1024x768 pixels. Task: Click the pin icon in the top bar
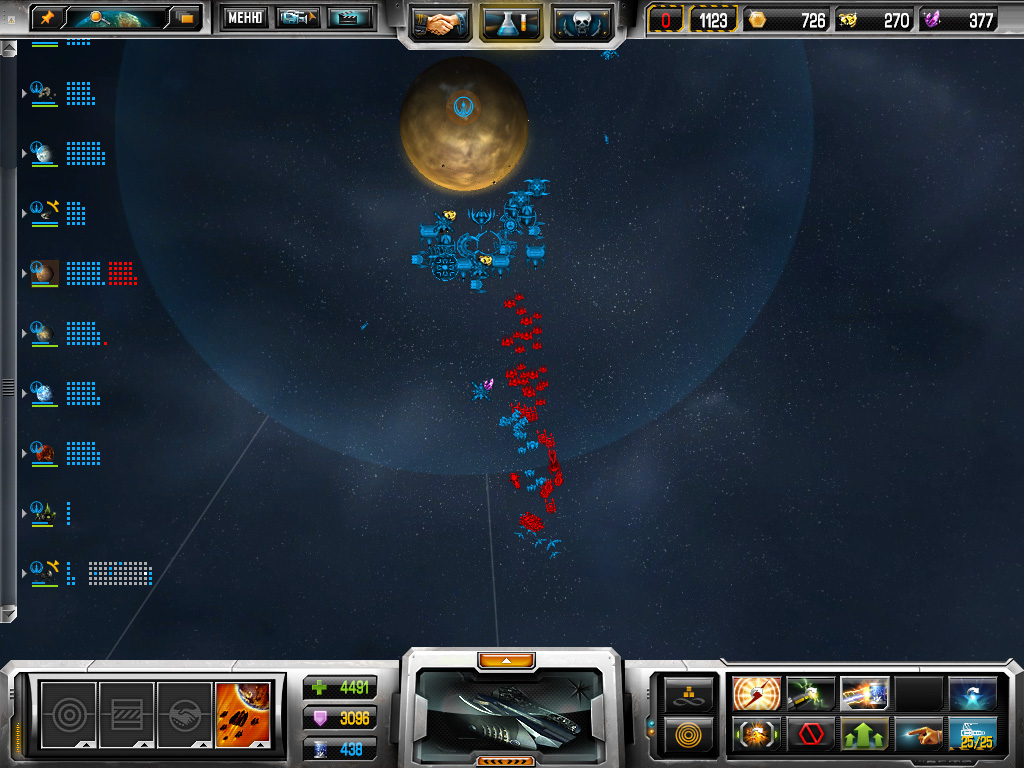[46, 17]
